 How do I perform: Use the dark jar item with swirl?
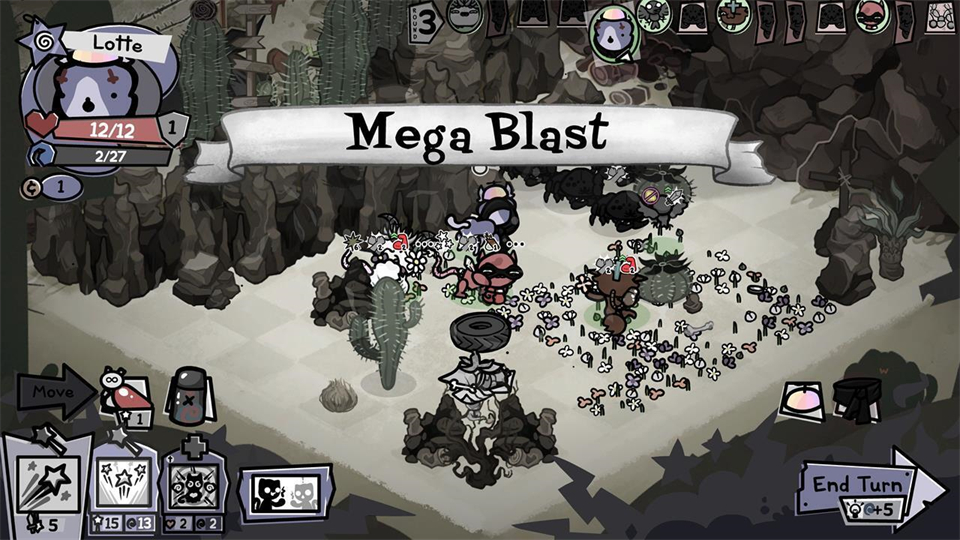[x=185, y=390]
